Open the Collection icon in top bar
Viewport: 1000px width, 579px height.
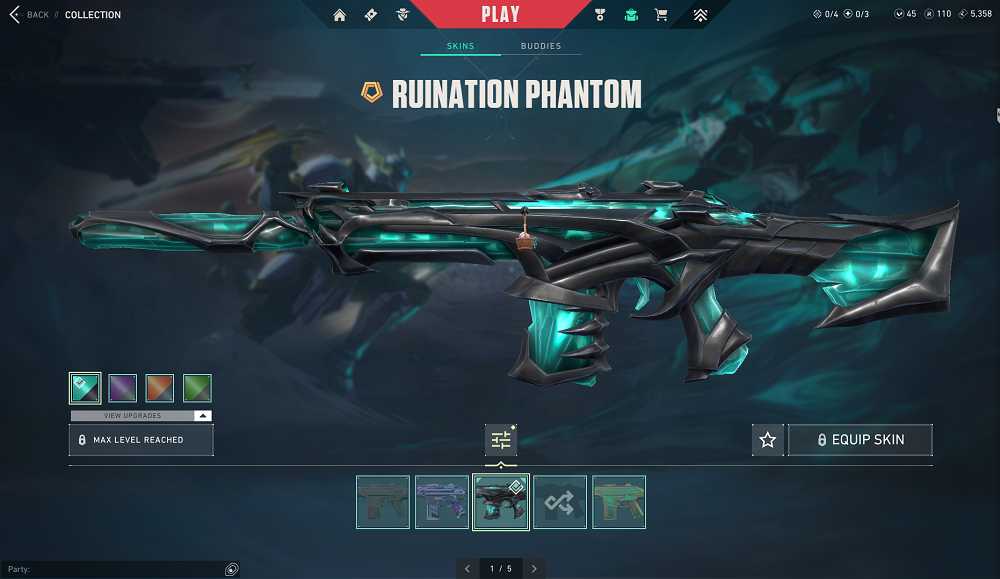coord(631,15)
